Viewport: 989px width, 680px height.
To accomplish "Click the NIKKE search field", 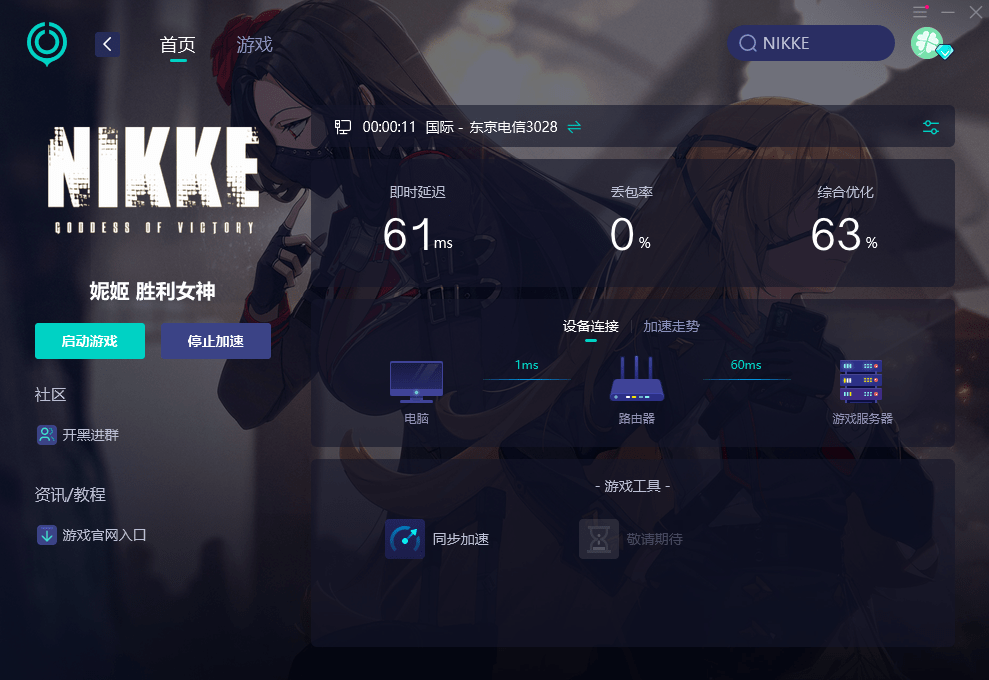I will pos(810,43).
